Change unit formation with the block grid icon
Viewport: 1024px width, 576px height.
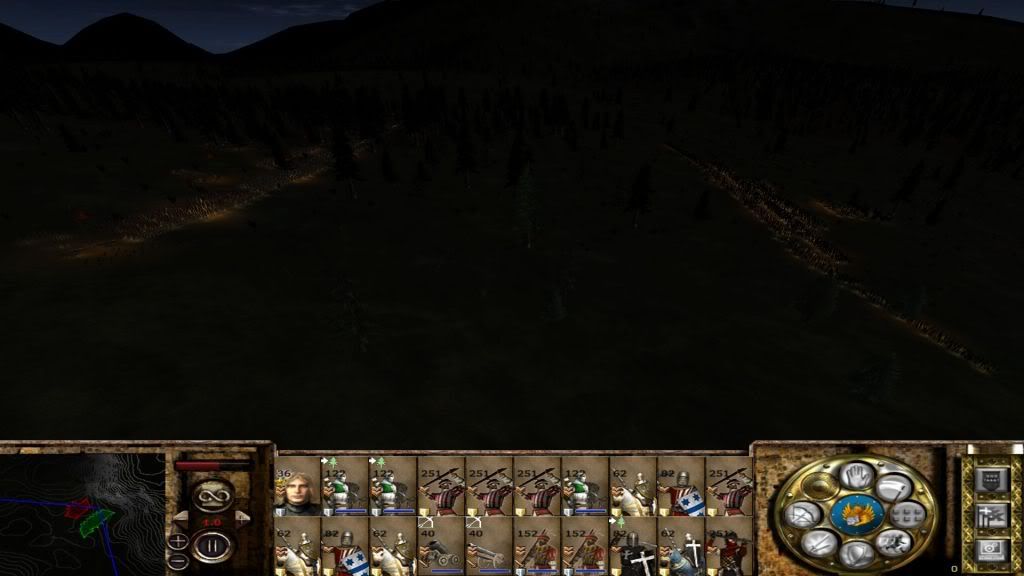908,514
